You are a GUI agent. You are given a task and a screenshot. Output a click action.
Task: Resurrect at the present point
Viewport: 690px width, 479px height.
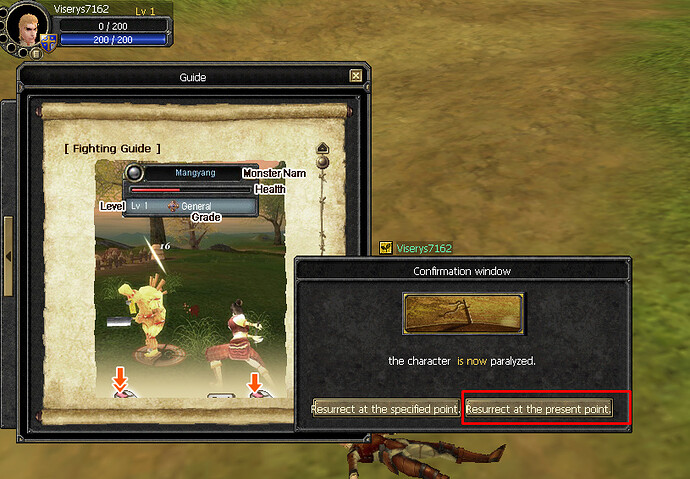tap(538, 409)
